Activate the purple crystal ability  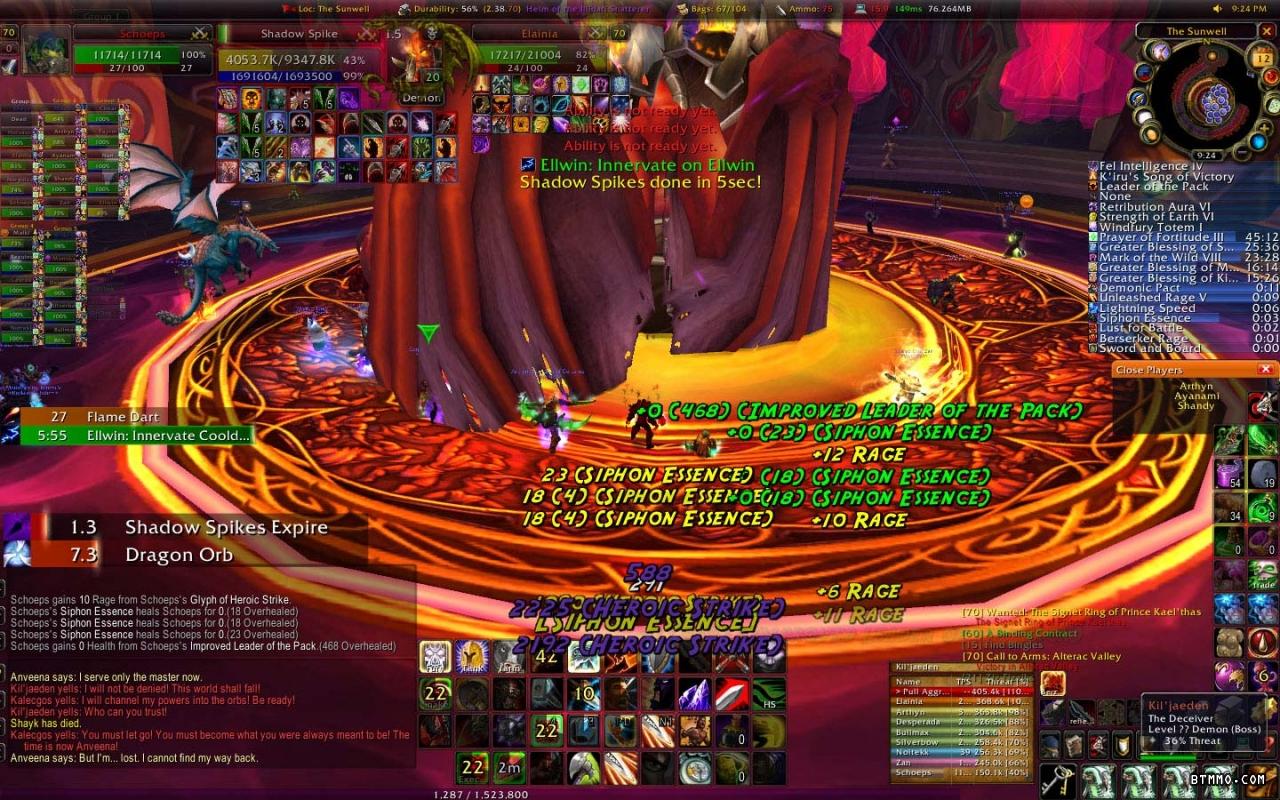point(694,692)
